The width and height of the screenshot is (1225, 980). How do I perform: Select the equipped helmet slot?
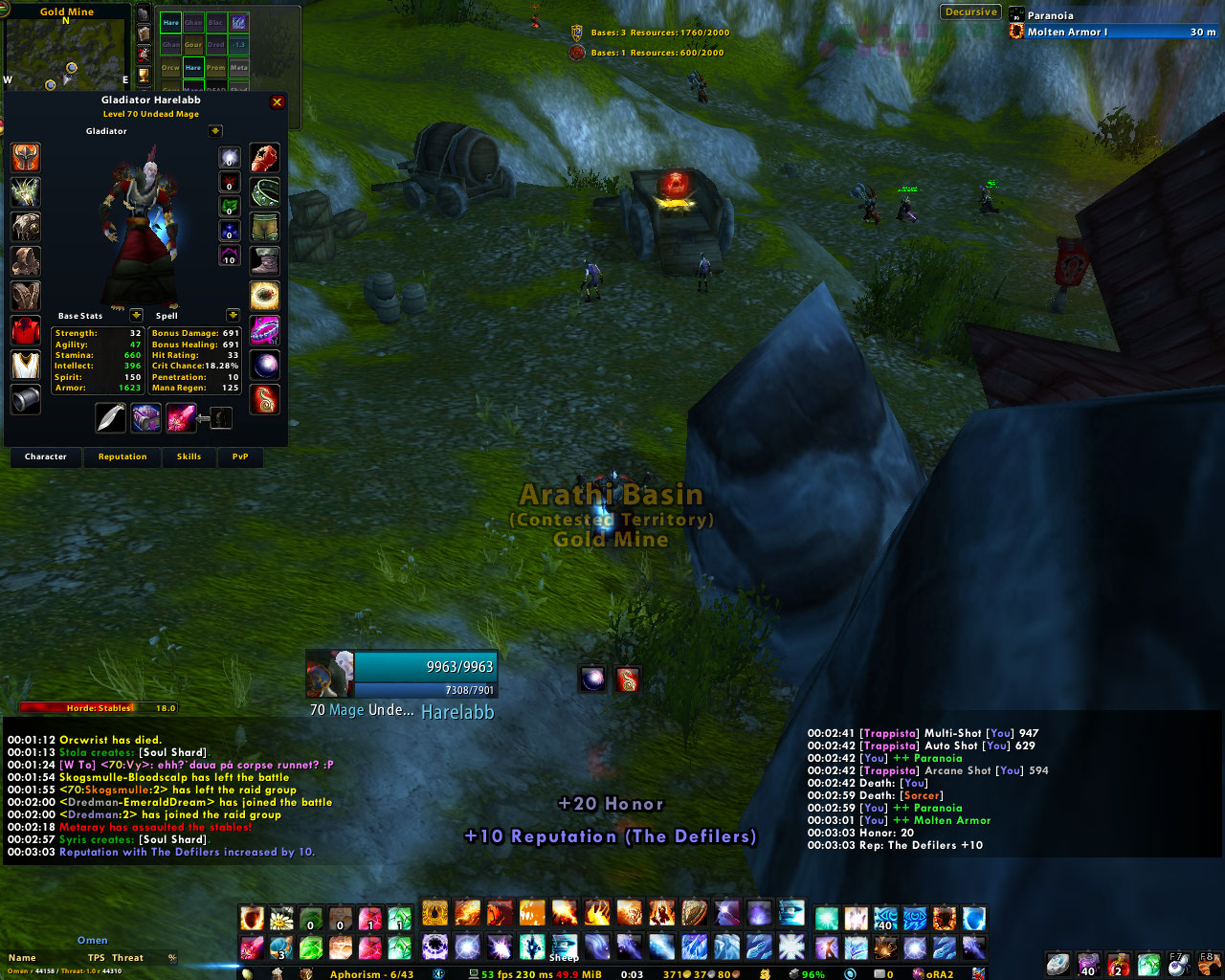[x=26, y=158]
